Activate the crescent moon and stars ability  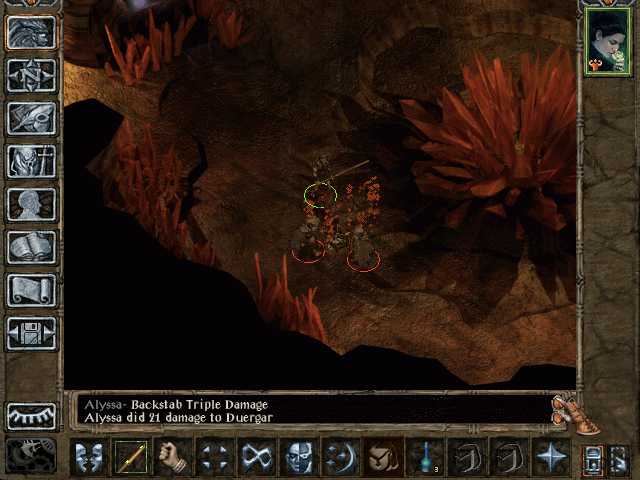pos(341,458)
